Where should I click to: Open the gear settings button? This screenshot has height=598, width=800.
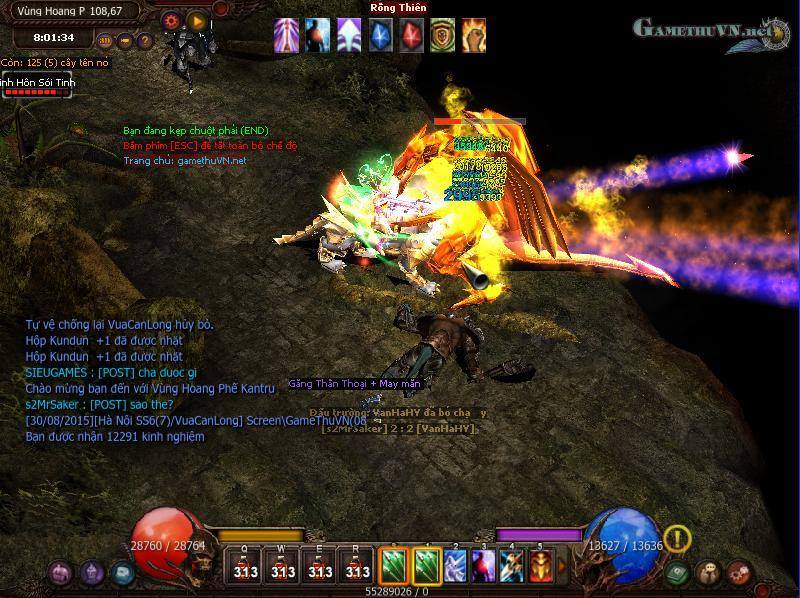coord(171,19)
